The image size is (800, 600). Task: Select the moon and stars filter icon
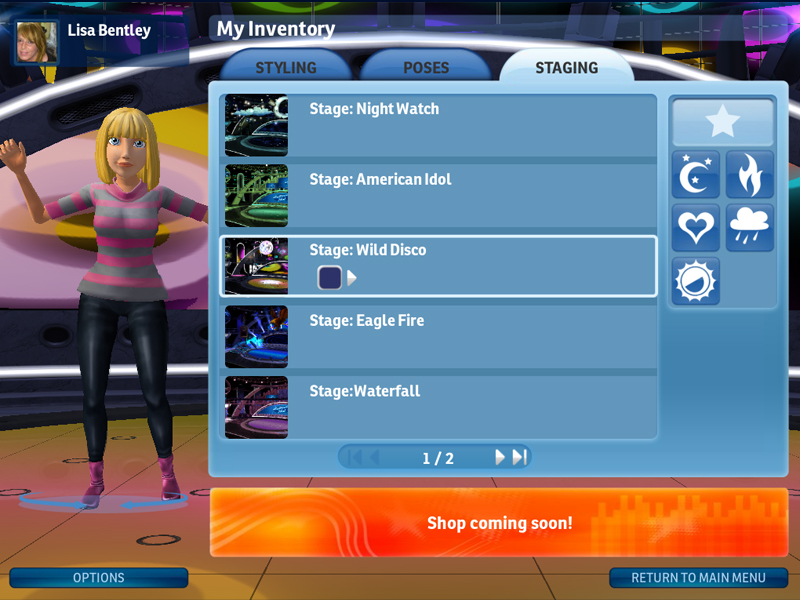tap(696, 175)
